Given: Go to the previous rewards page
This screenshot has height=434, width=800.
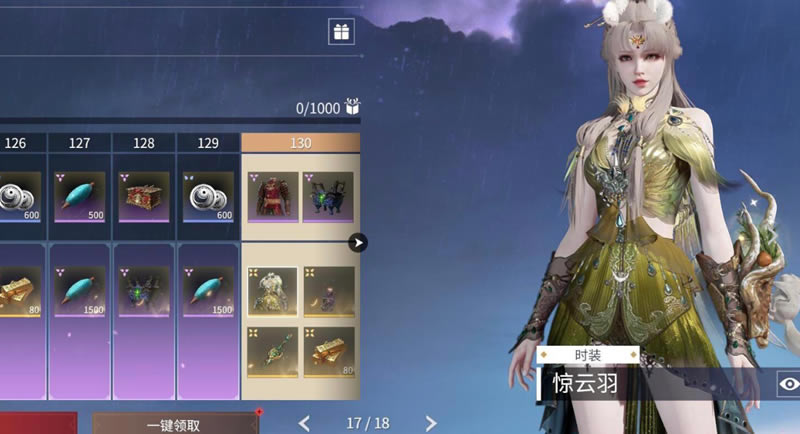Looking at the screenshot, I should [x=305, y=423].
